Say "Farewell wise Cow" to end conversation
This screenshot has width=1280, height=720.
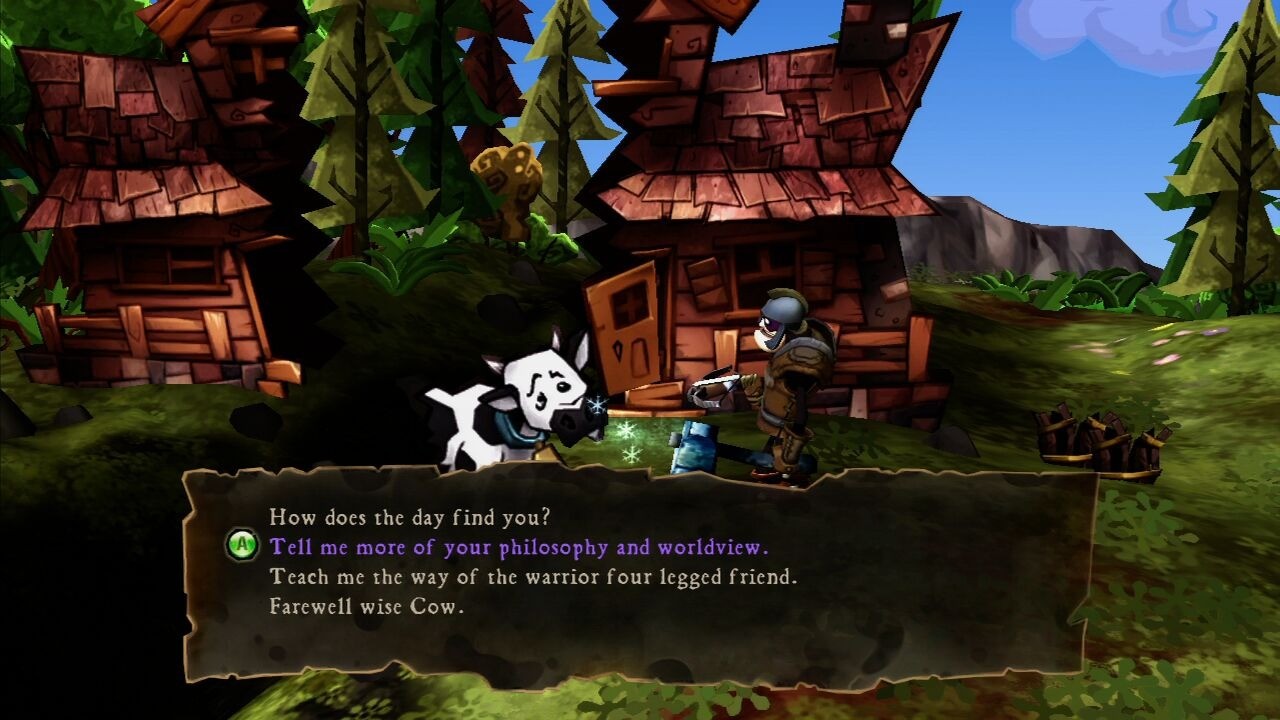(x=367, y=607)
